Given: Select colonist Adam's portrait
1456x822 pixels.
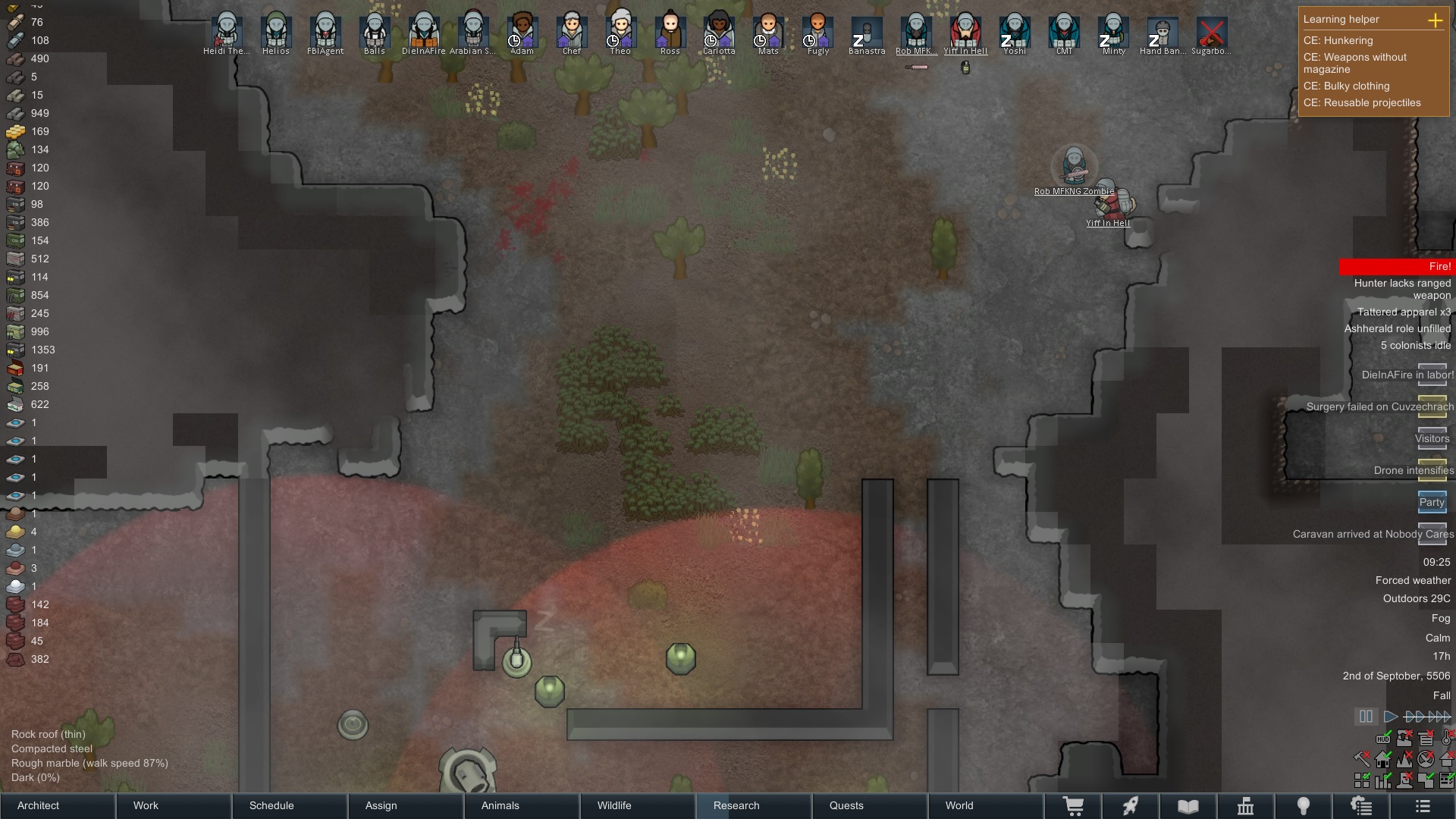Looking at the screenshot, I should click(x=522, y=31).
